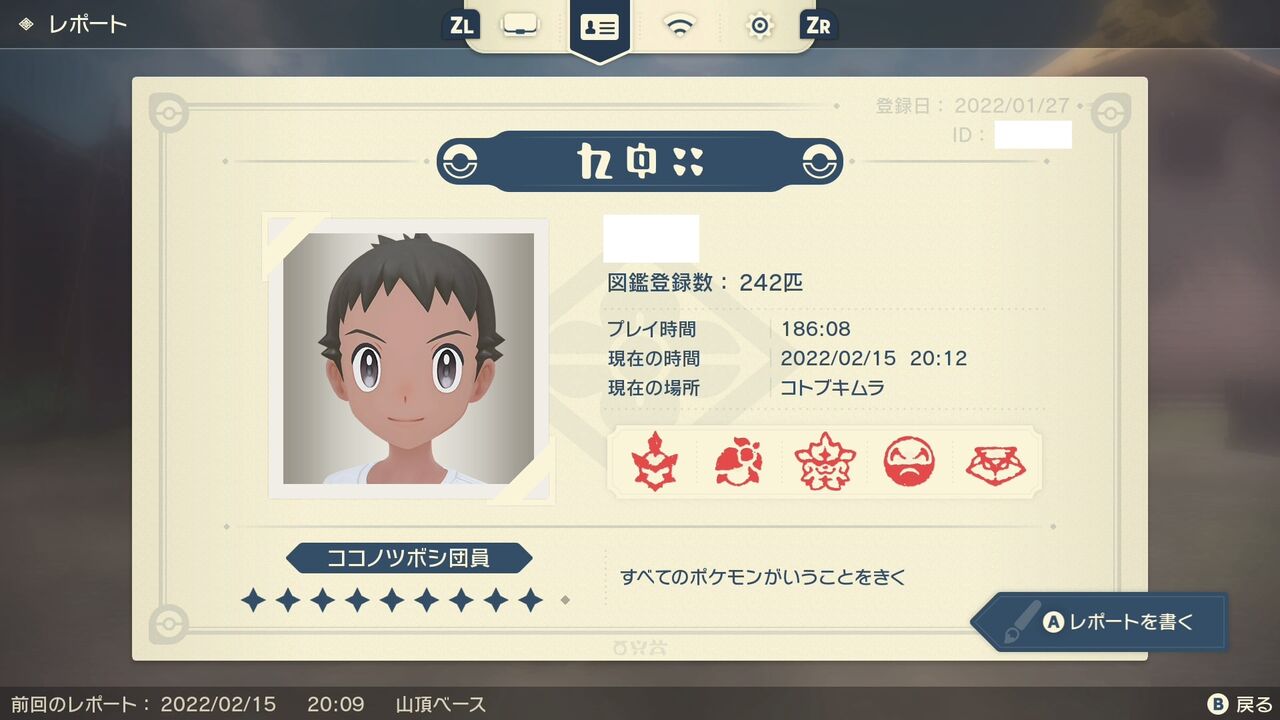Click the right Poke Ball on name banner
The width and height of the screenshot is (1280, 720).
pos(817,160)
